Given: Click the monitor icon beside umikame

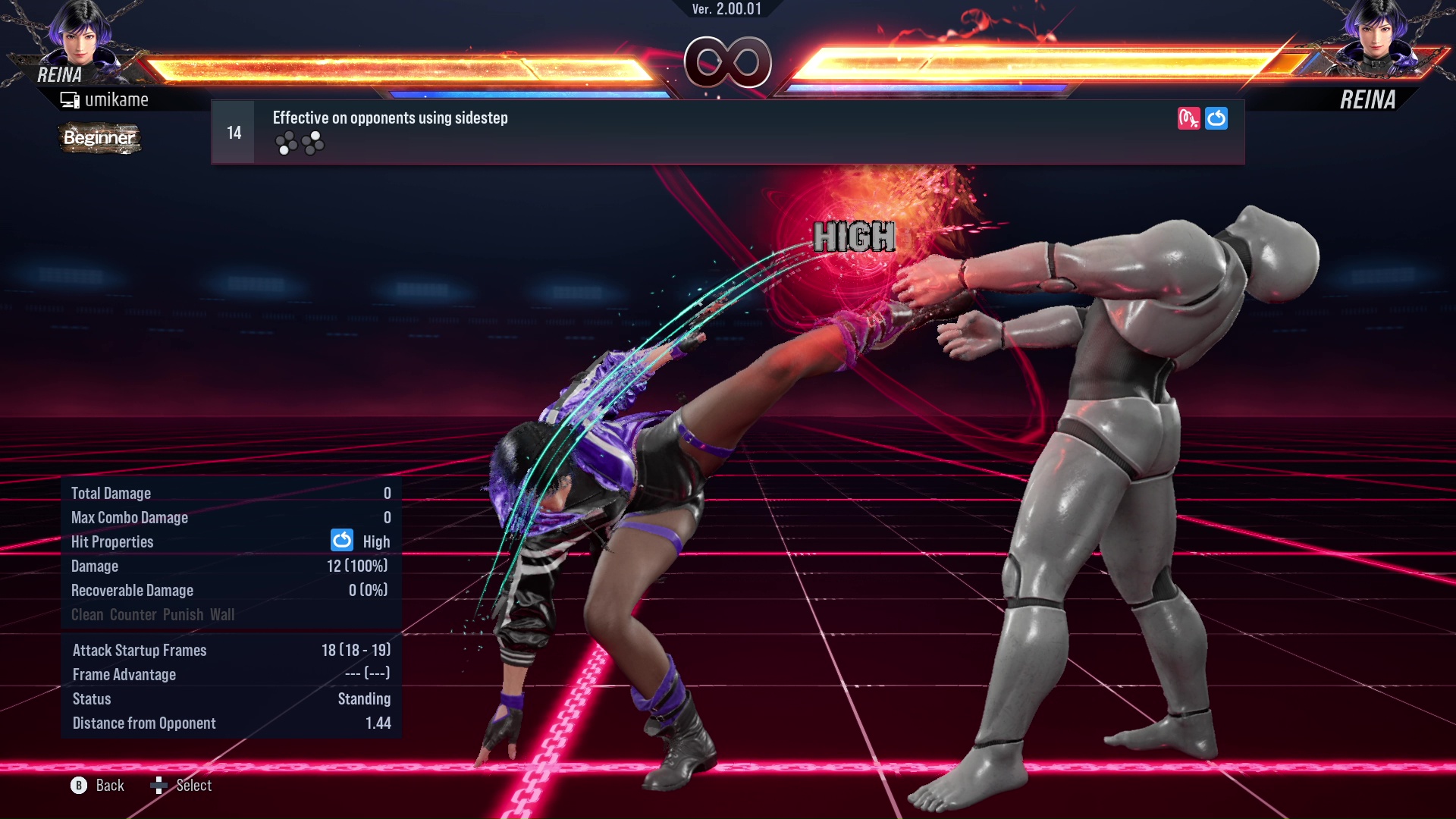Looking at the screenshot, I should pyautogui.click(x=70, y=99).
